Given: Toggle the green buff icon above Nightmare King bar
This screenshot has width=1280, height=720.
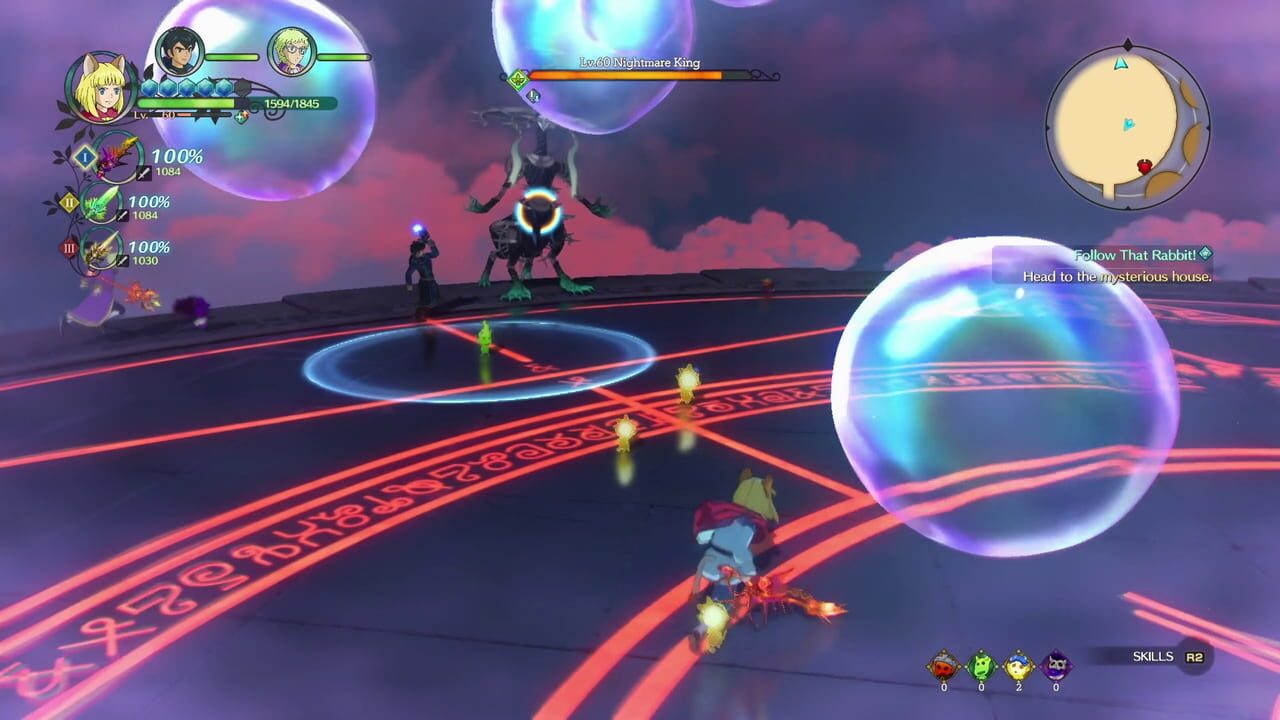Looking at the screenshot, I should pos(517,76).
